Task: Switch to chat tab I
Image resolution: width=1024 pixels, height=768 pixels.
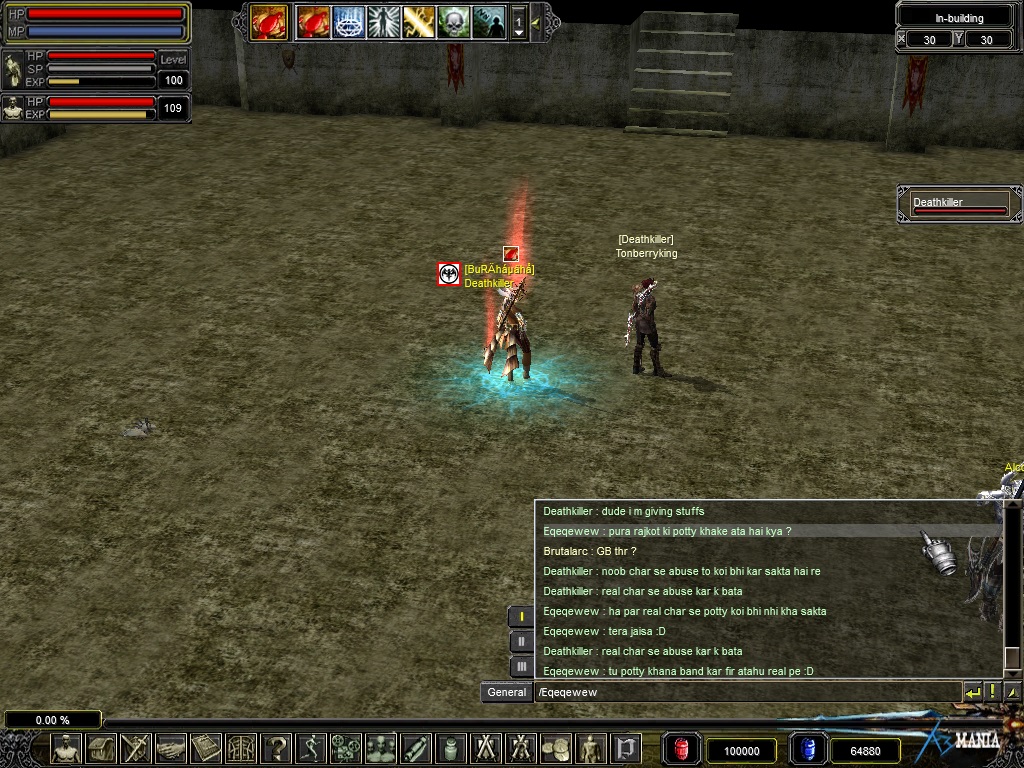Action: [x=521, y=617]
